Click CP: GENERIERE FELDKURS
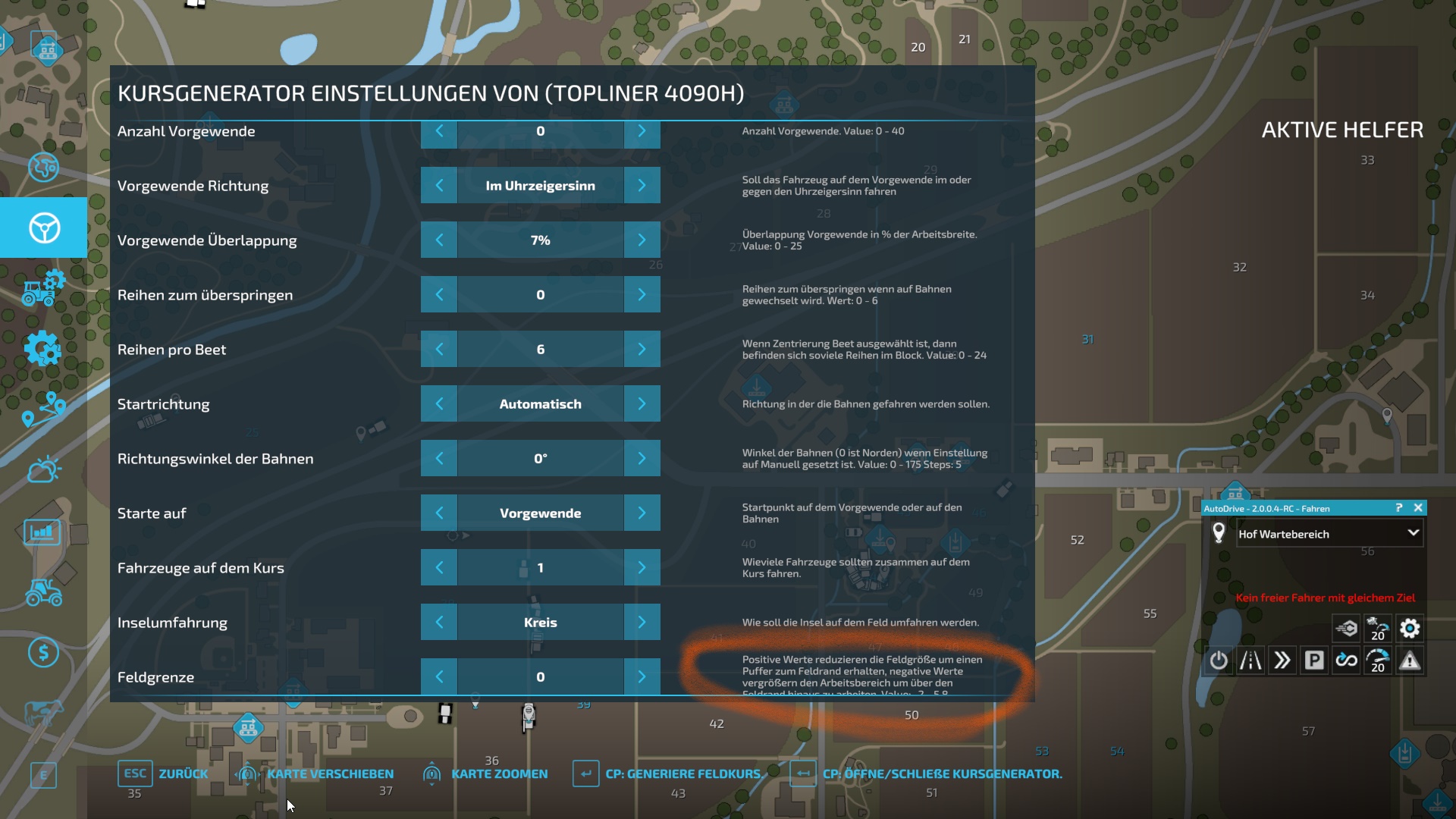Screen dimensions: 1456x819 coord(681,773)
